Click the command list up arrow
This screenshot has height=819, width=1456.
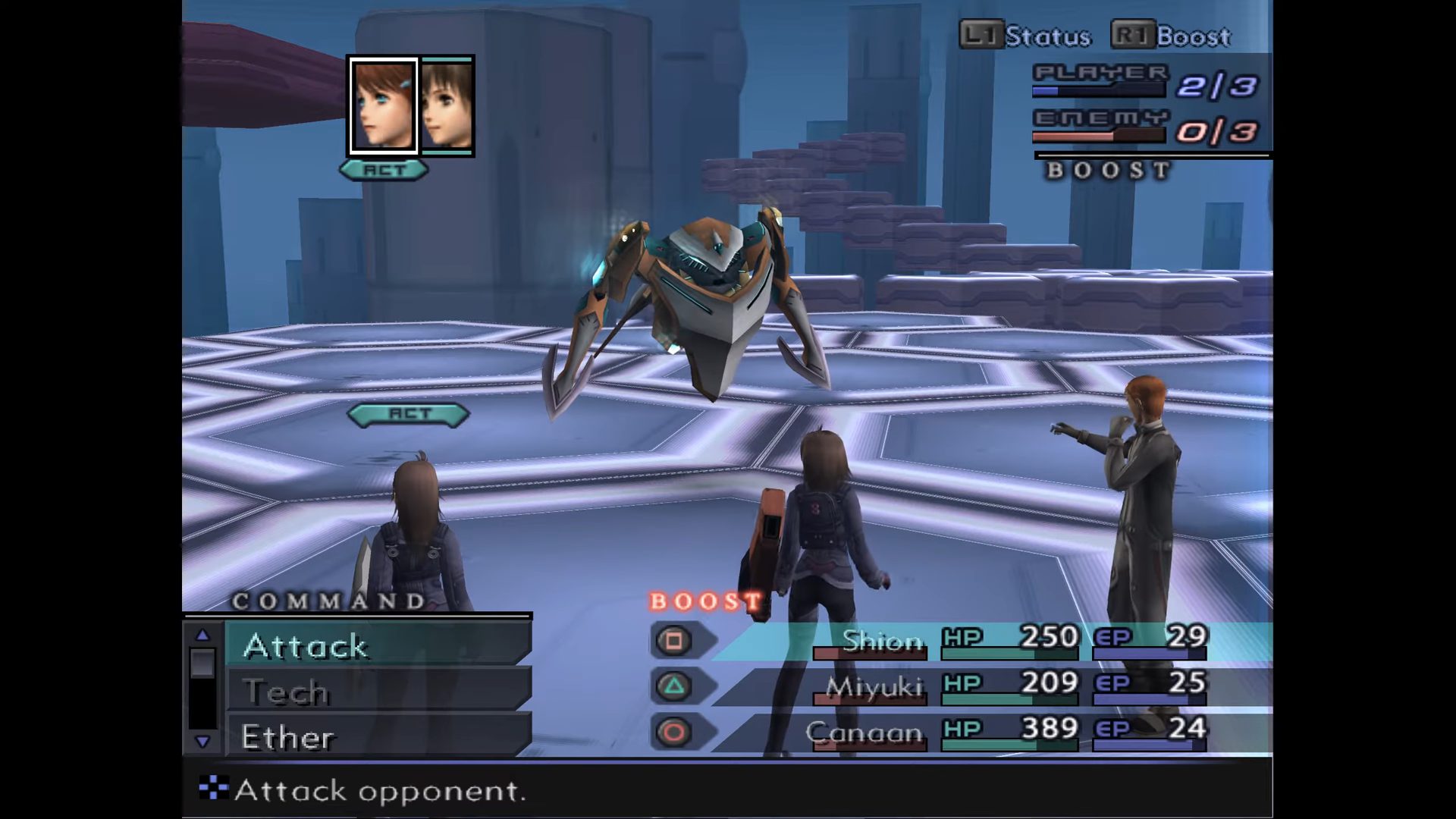tap(202, 635)
